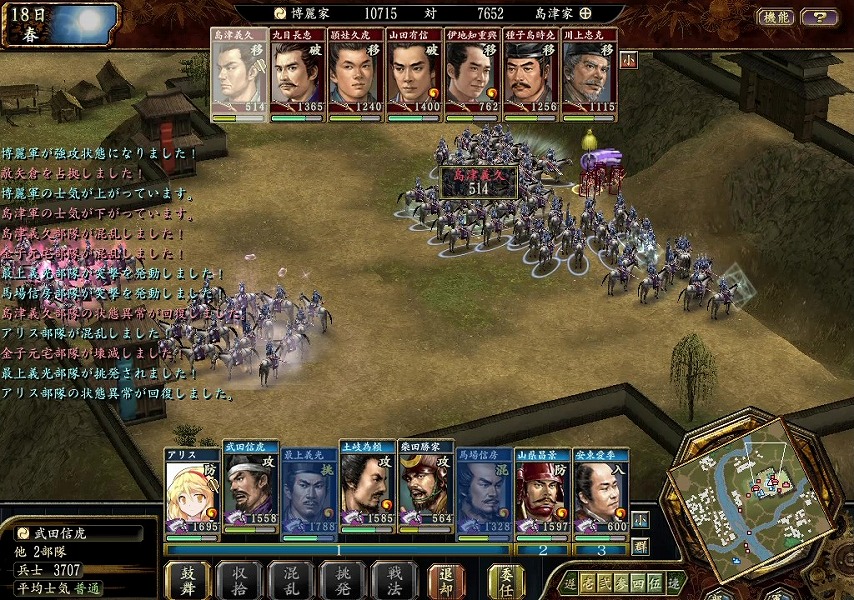The height and width of the screenshot is (600, 854).
Task: Select 山県昌景 unit portrait
Action: 542,491
